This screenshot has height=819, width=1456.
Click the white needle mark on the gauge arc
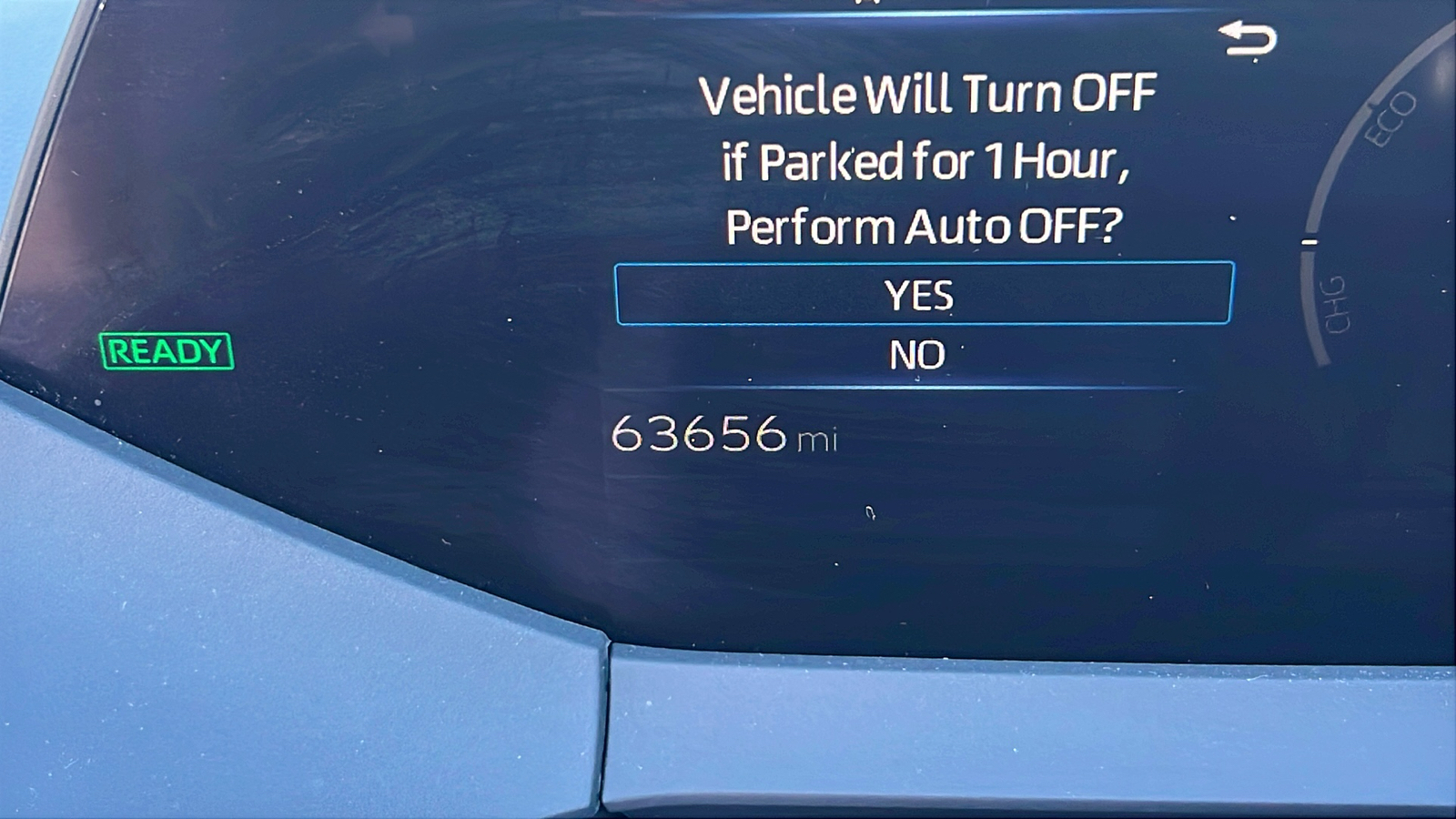1310,241
